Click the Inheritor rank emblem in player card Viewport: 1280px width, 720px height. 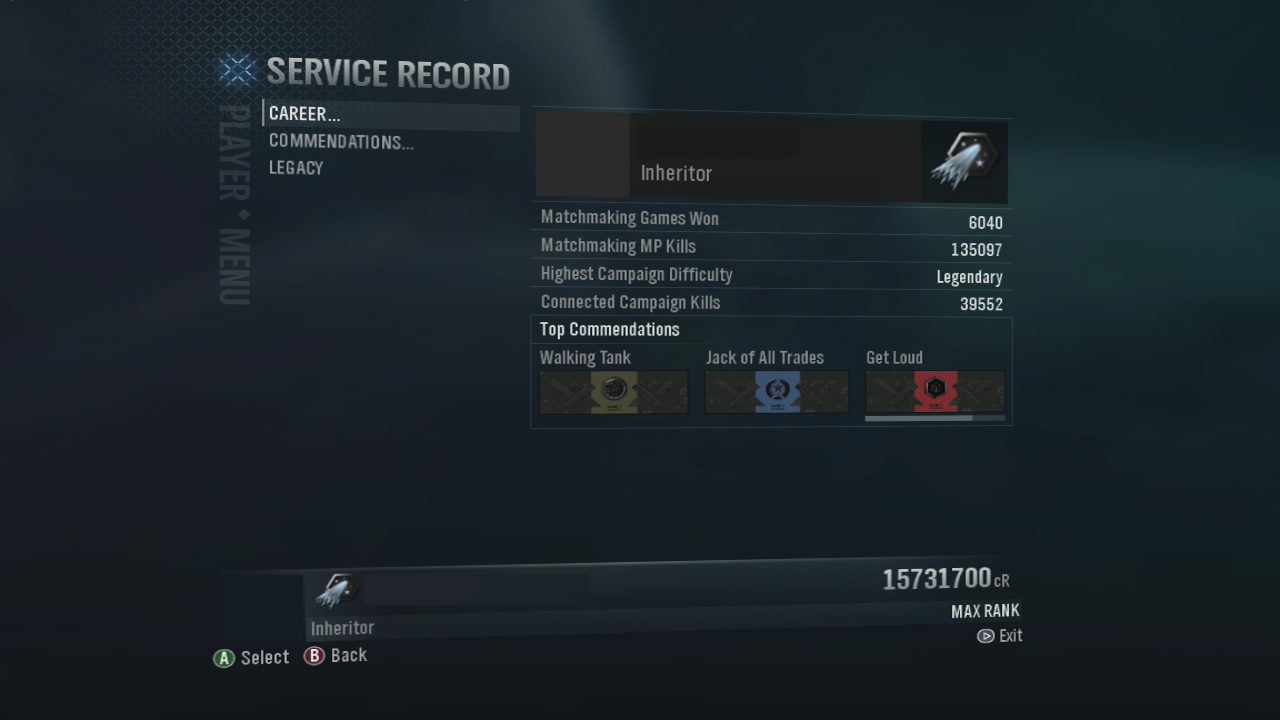coord(963,162)
